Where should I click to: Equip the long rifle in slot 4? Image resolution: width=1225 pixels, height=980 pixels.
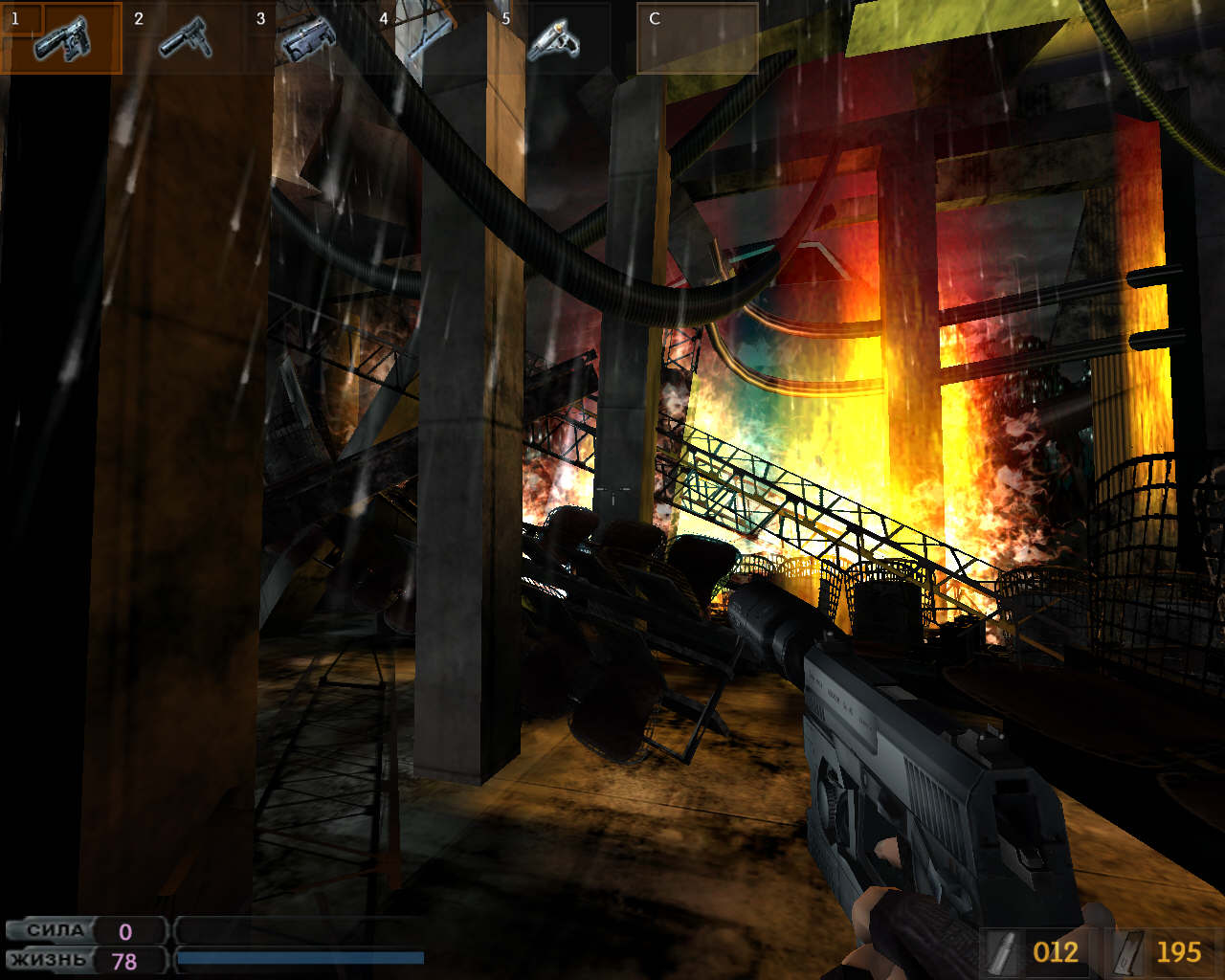[x=428, y=38]
